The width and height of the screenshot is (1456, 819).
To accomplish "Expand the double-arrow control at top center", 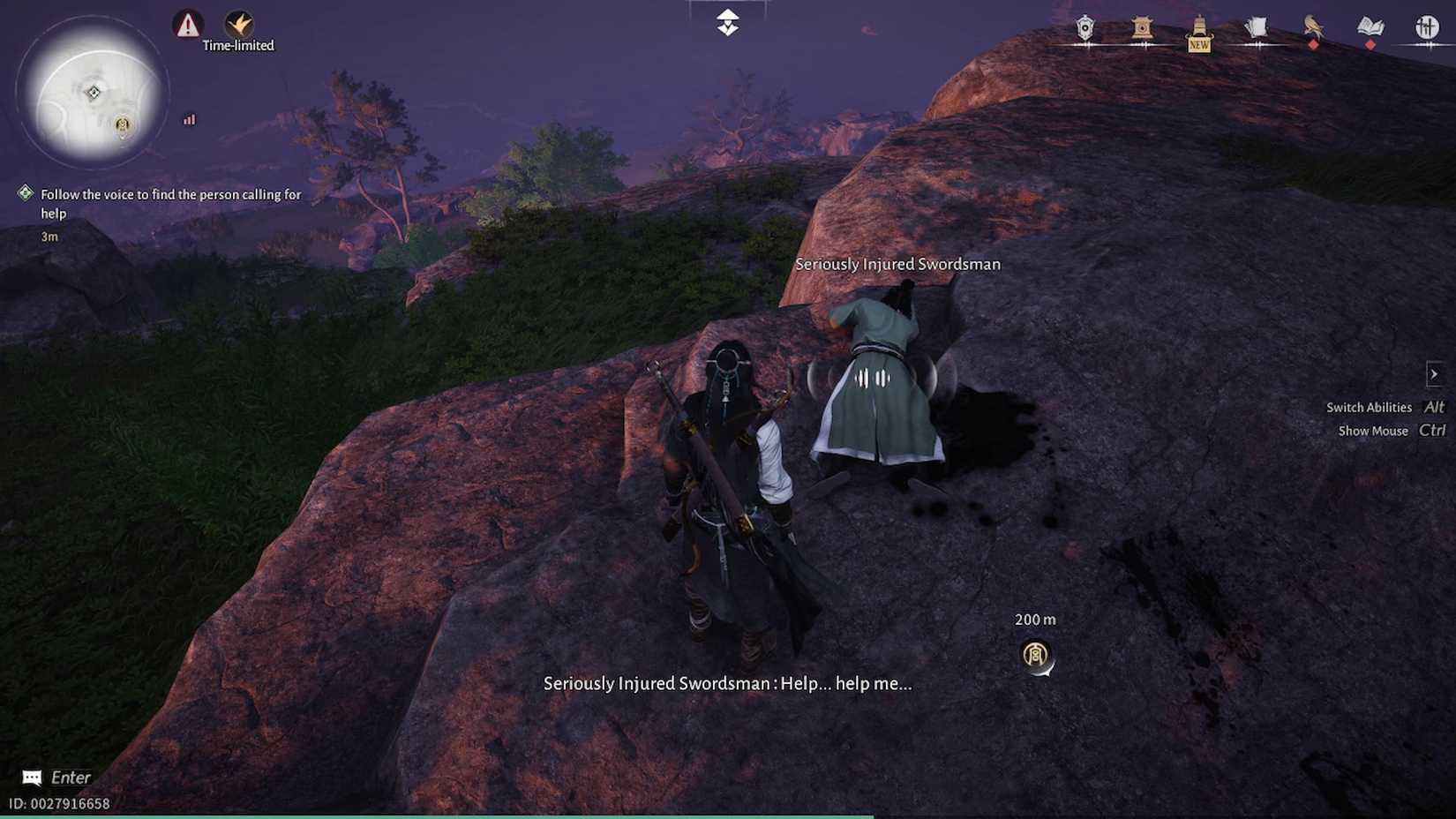I will (725, 21).
